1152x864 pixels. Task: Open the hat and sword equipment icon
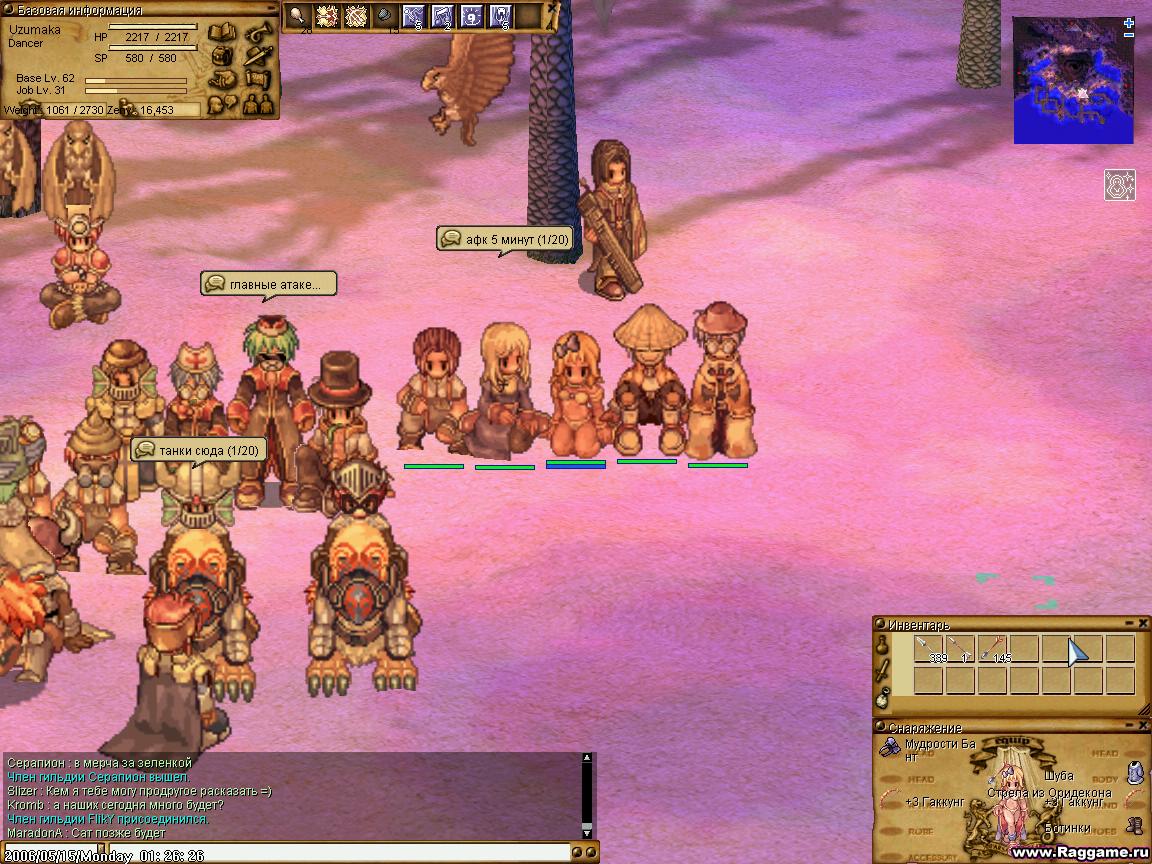click(x=260, y=56)
